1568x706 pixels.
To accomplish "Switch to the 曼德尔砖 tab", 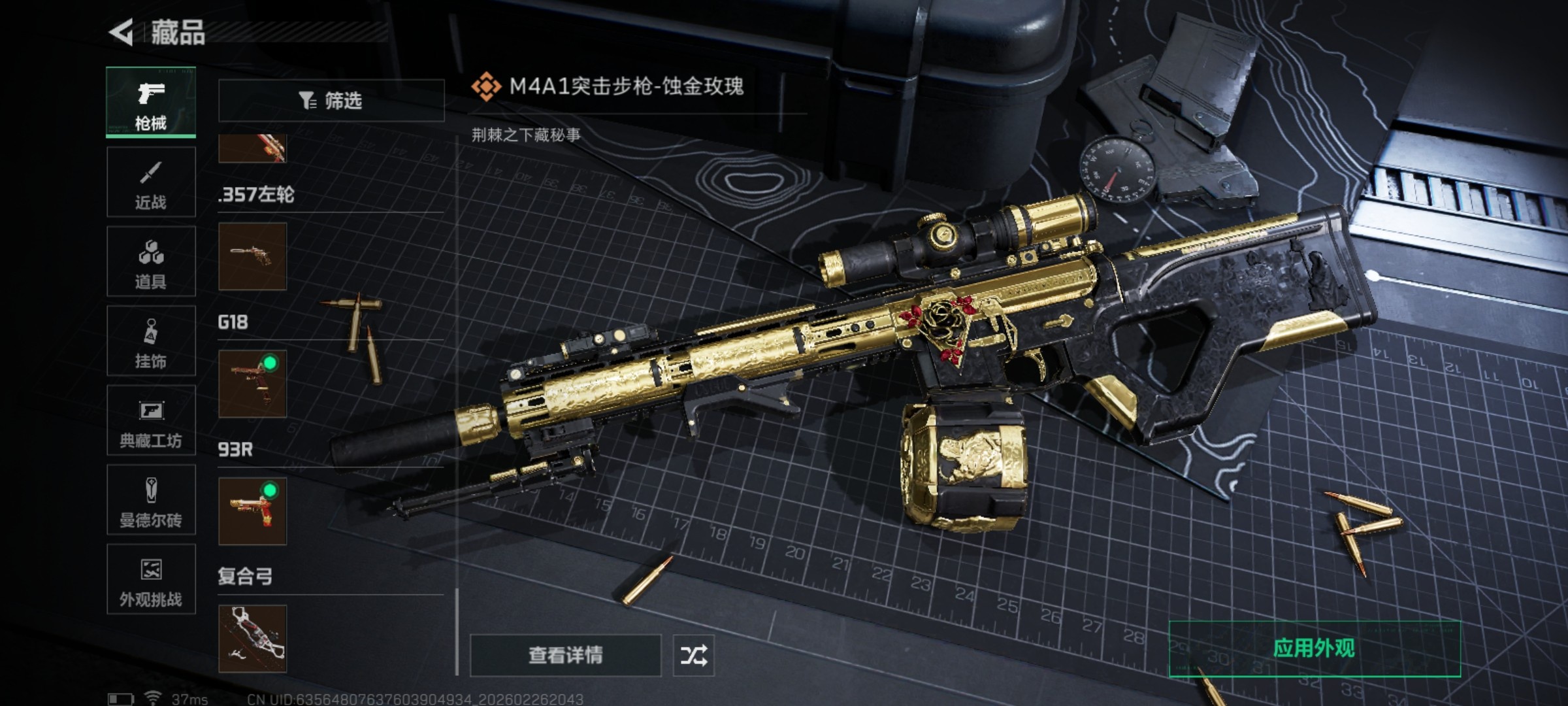I will click(151, 500).
